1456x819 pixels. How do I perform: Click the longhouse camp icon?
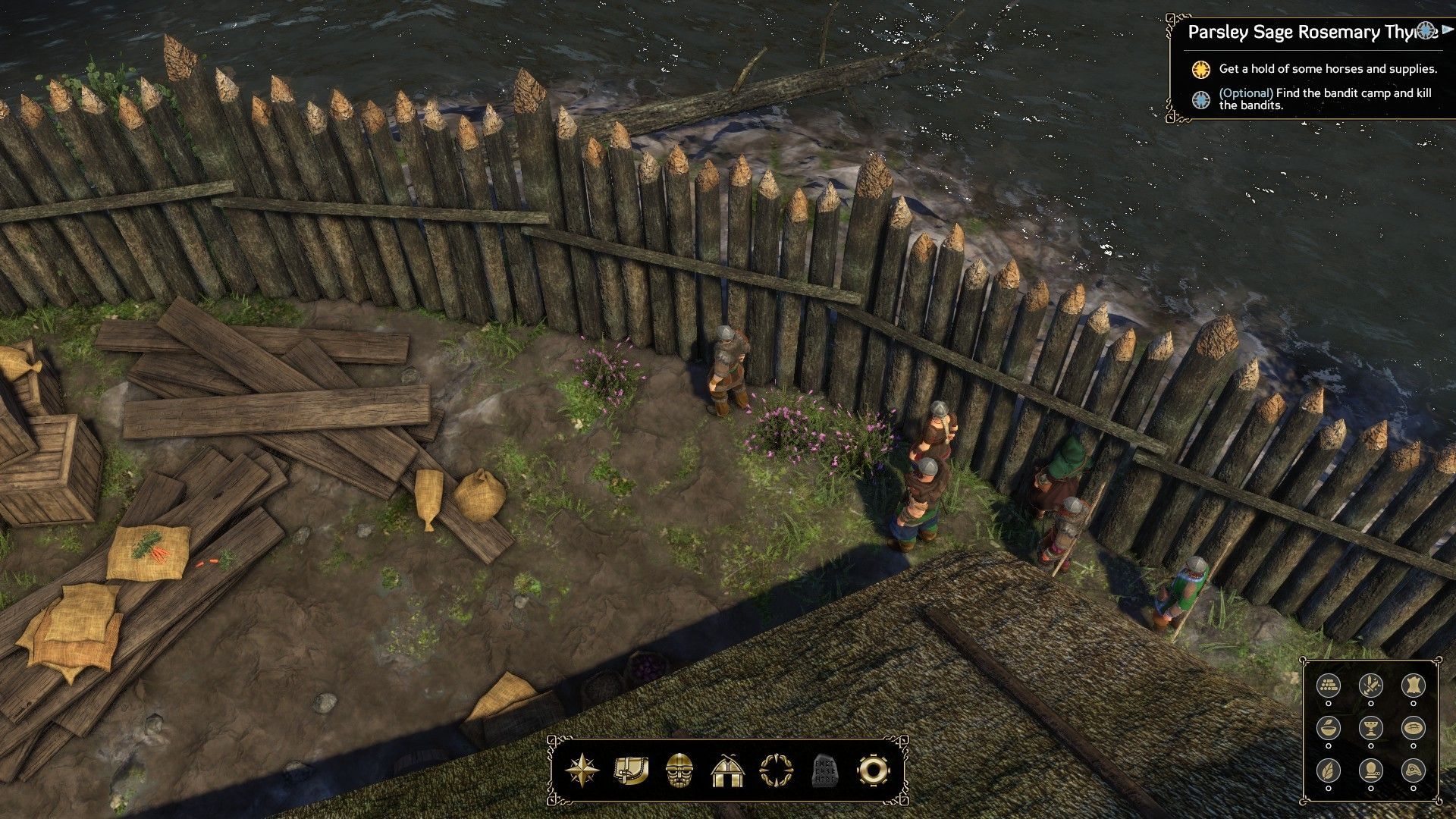coord(728,770)
